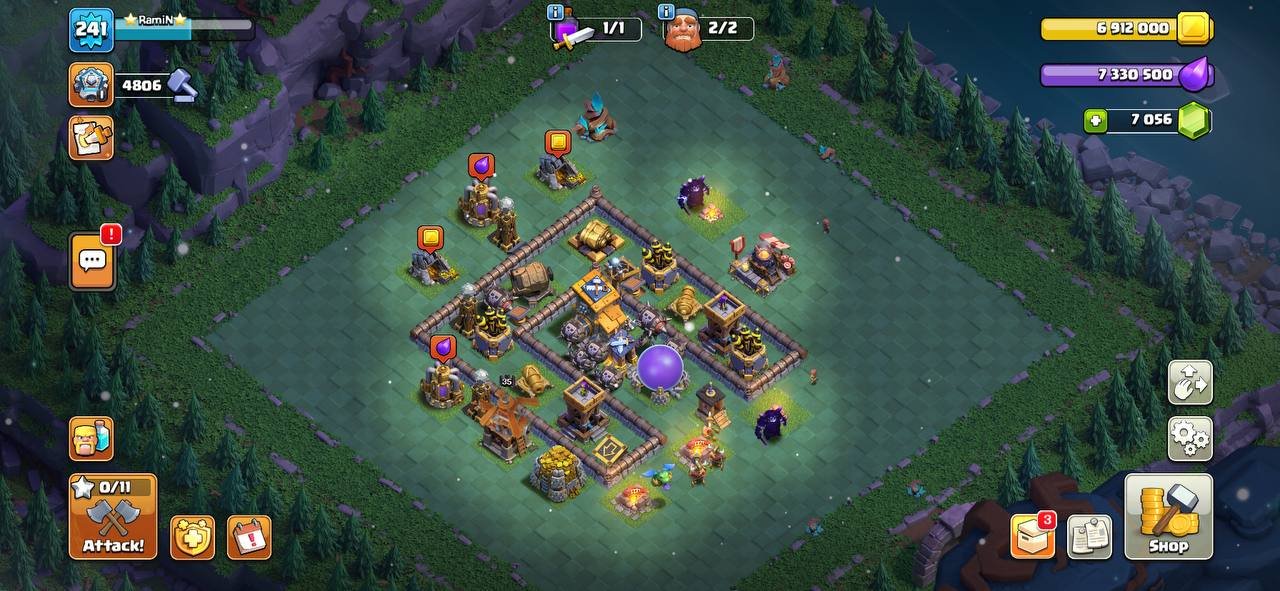Open the gold shield icon next to Attack
Screen dimensions: 1280x591
[x=192, y=537]
